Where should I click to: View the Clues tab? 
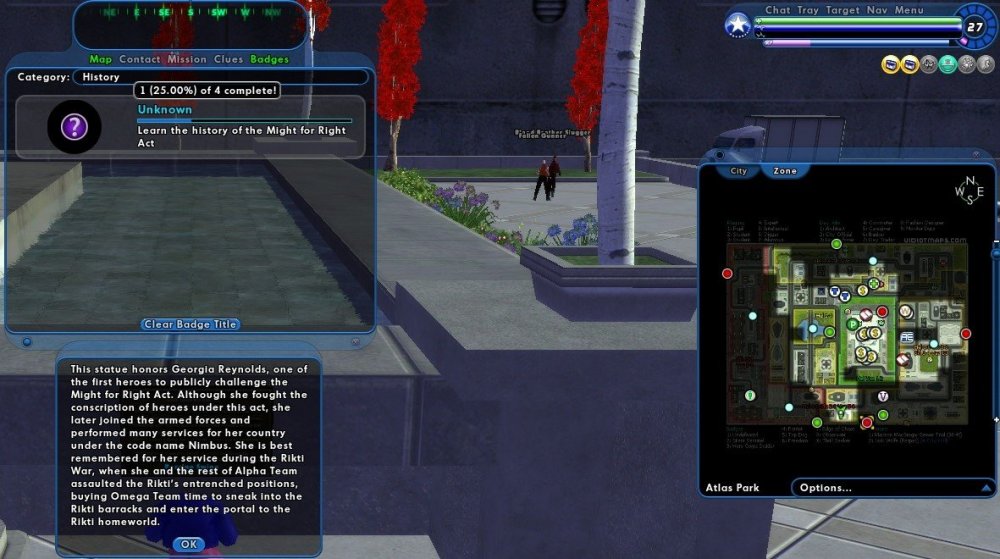(228, 59)
